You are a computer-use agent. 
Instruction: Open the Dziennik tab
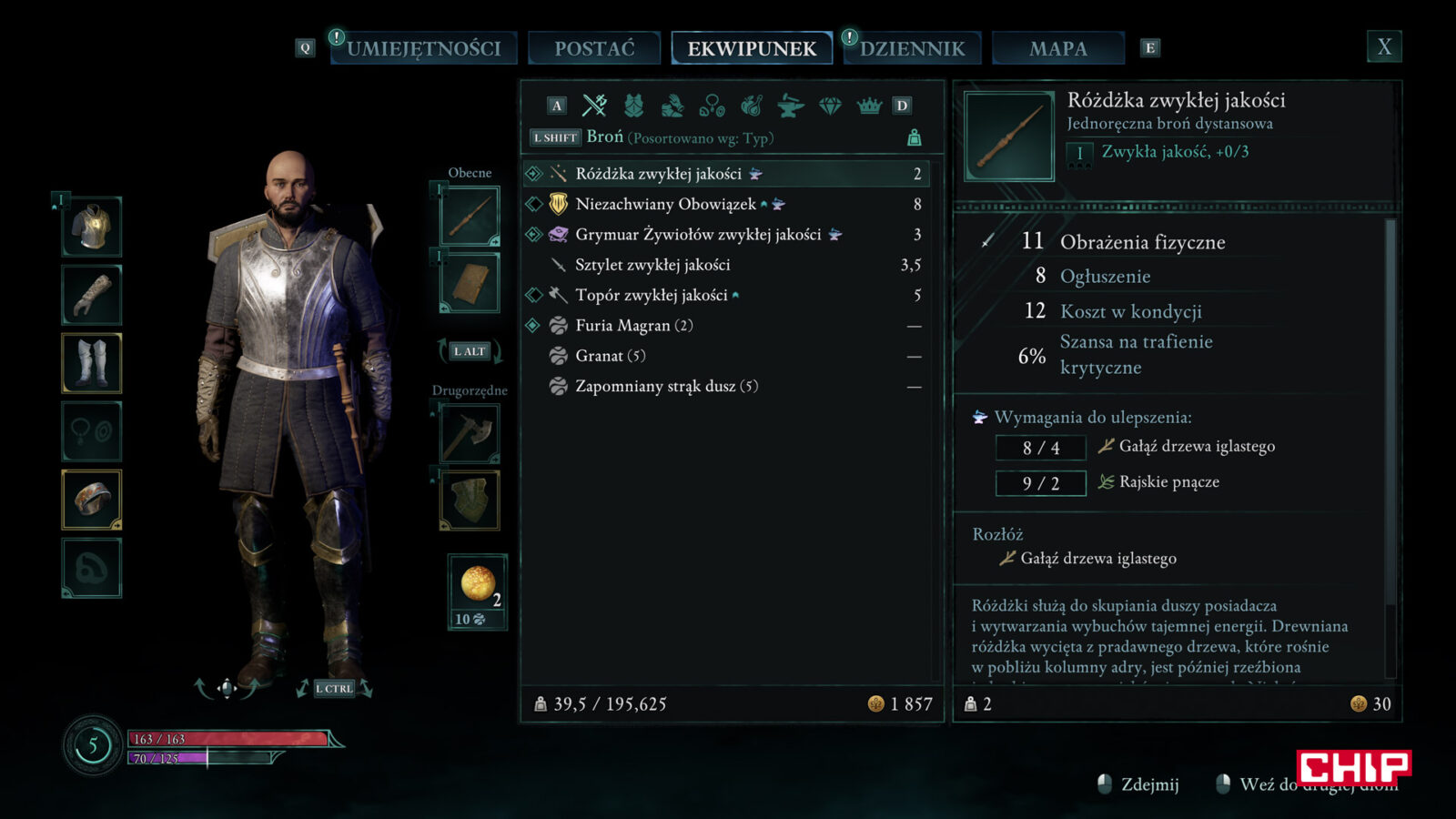pos(912,48)
